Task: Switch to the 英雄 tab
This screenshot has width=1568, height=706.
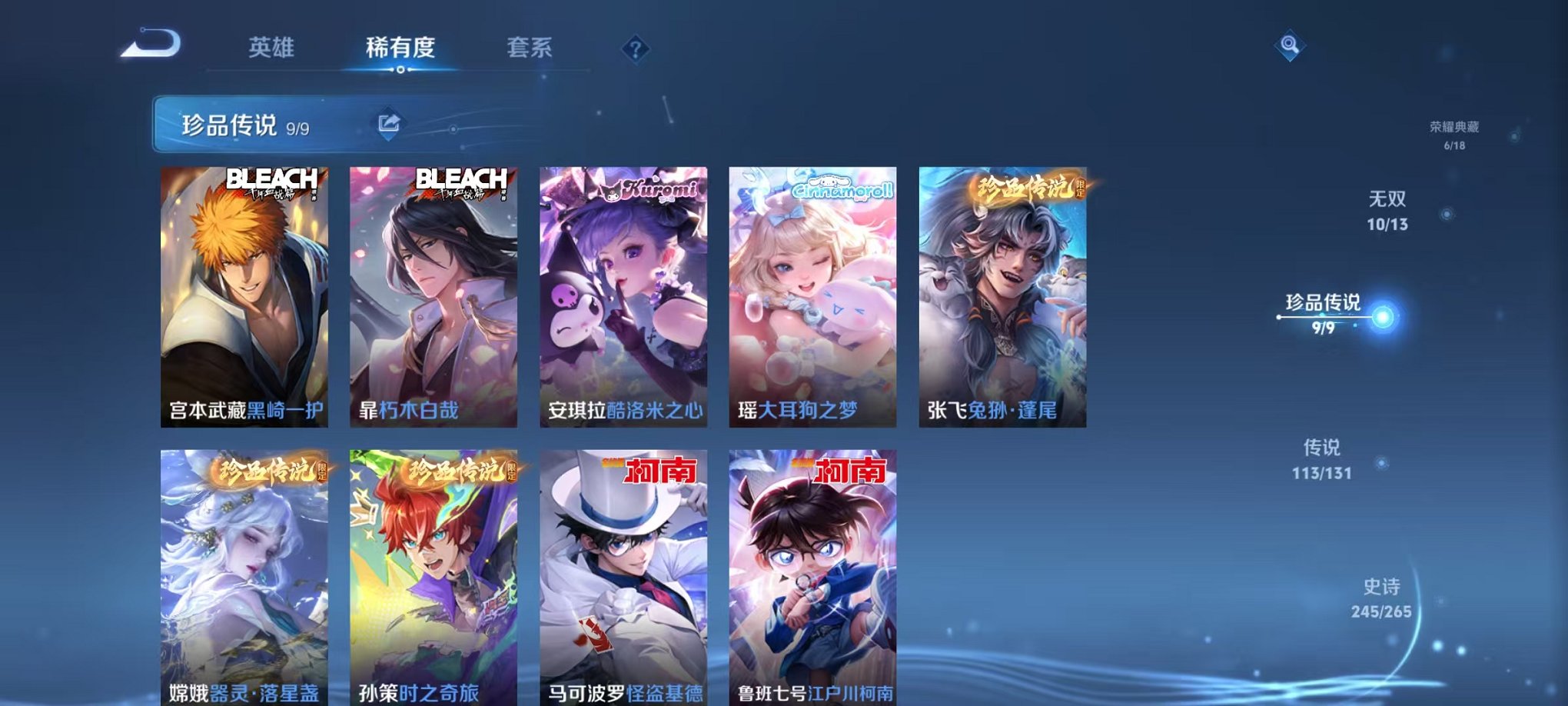Action: pyautogui.click(x=273, y=46)
